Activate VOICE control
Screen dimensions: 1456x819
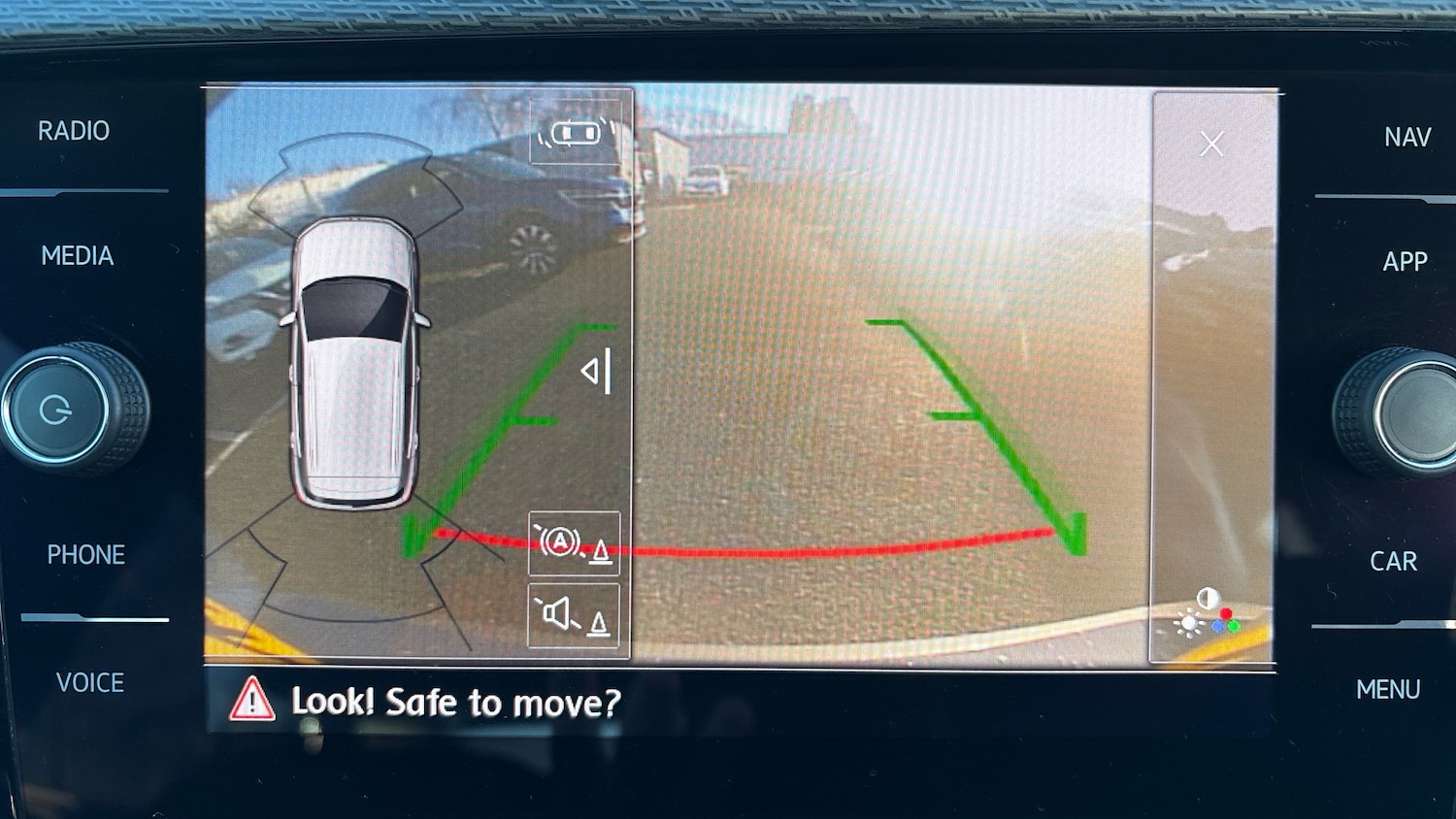point(90,683)
